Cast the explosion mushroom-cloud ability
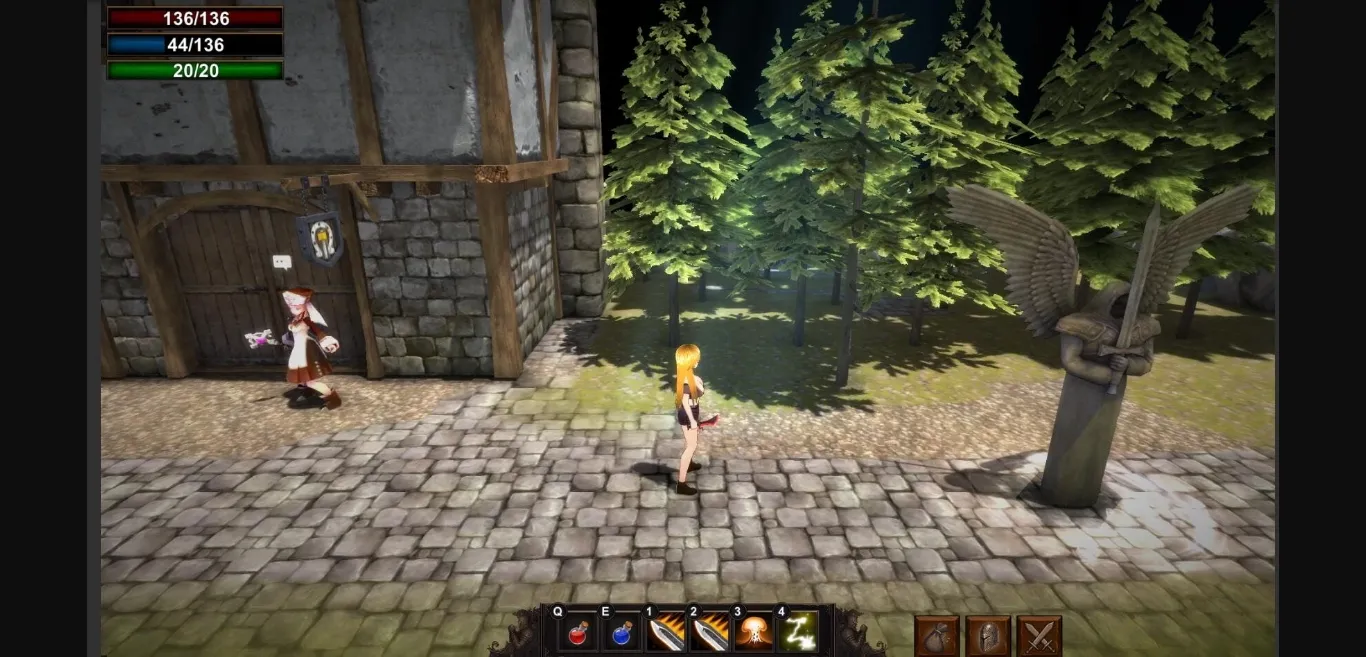Screen dimensions: 1366x657 pos(753,633)
